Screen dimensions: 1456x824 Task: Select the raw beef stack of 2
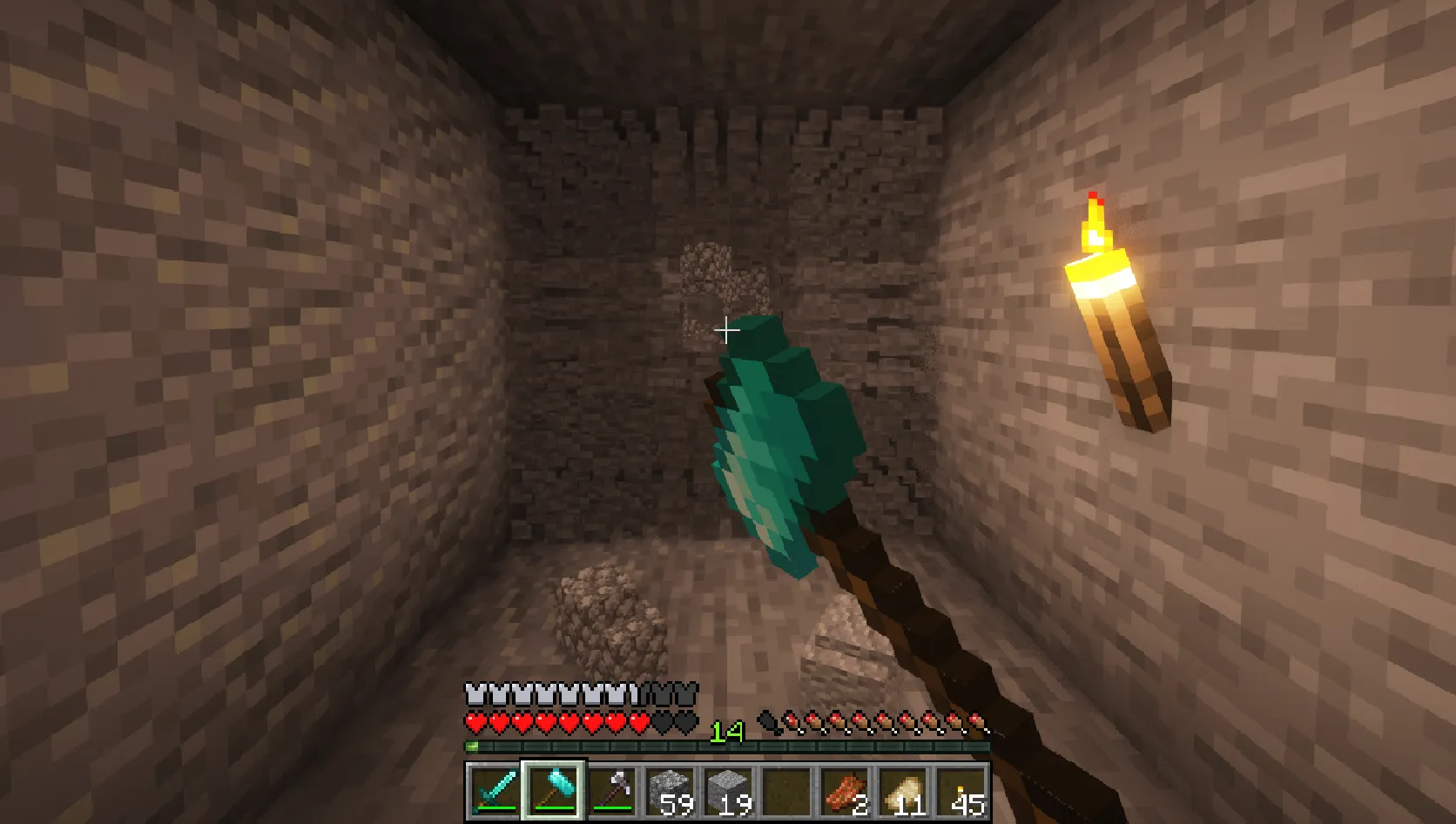pos(846,790)
